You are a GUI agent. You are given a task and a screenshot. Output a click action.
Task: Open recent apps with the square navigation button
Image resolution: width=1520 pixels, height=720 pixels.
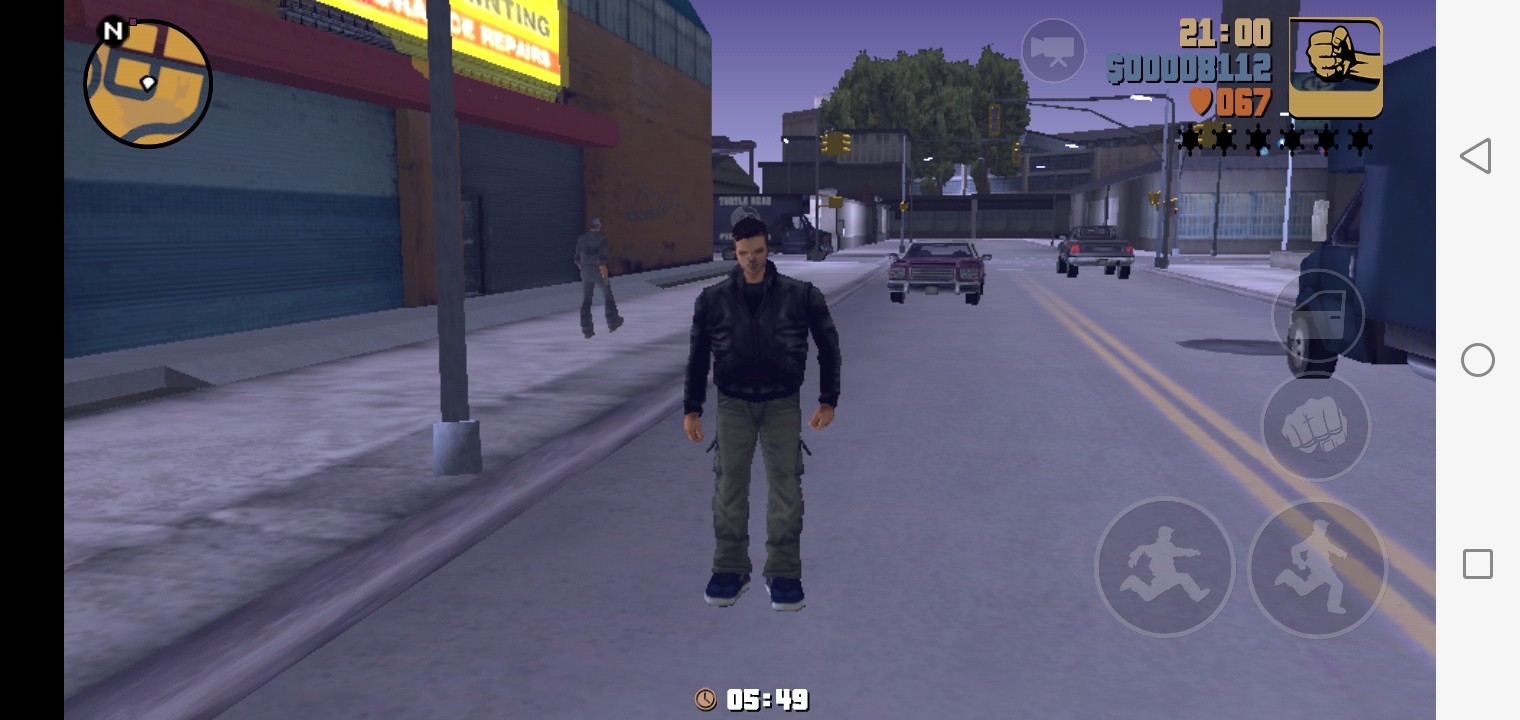pyautogui.click(x=1477, y=564)
